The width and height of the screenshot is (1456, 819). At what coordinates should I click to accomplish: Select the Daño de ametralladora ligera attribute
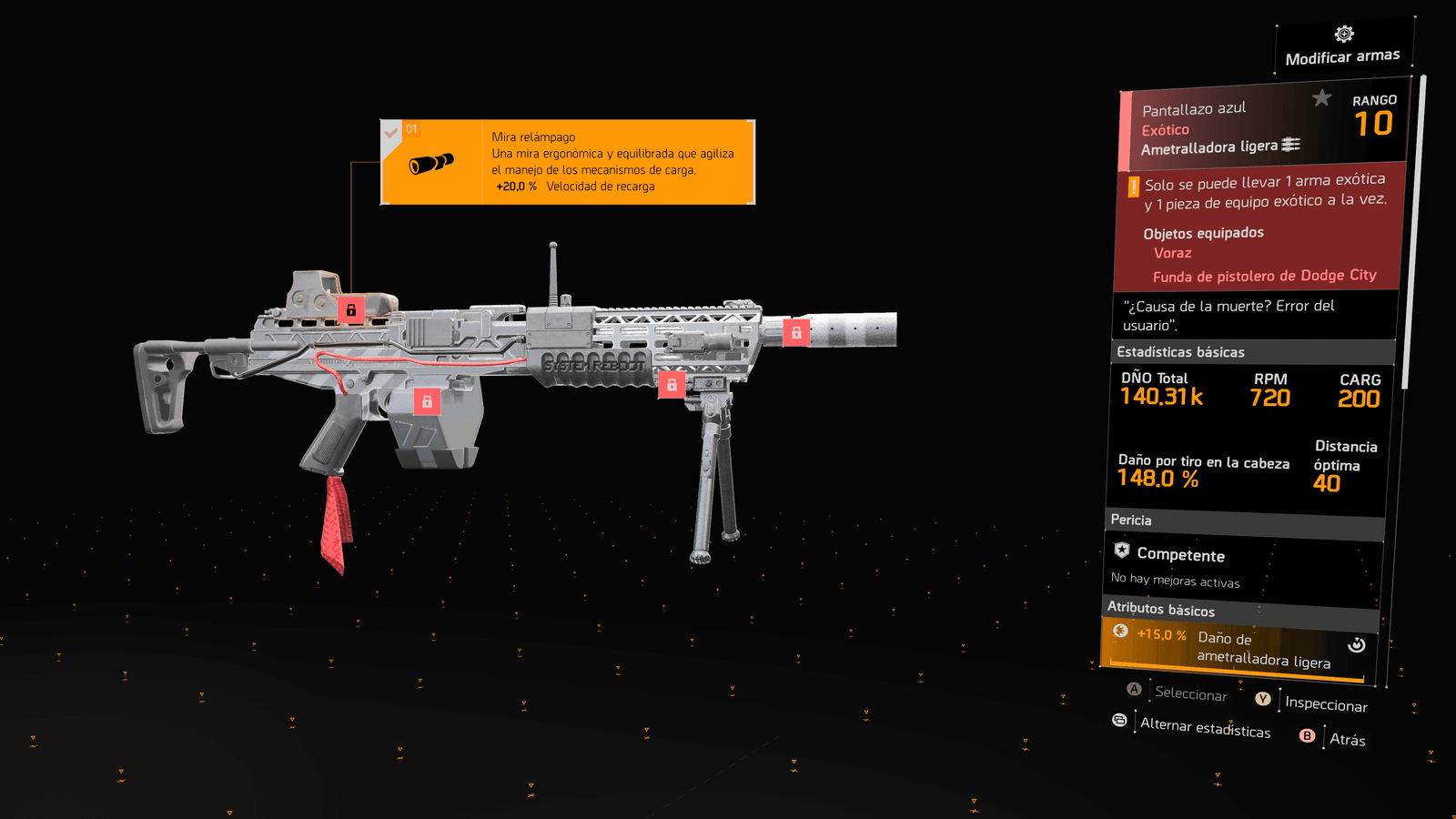coord(1238,649)
